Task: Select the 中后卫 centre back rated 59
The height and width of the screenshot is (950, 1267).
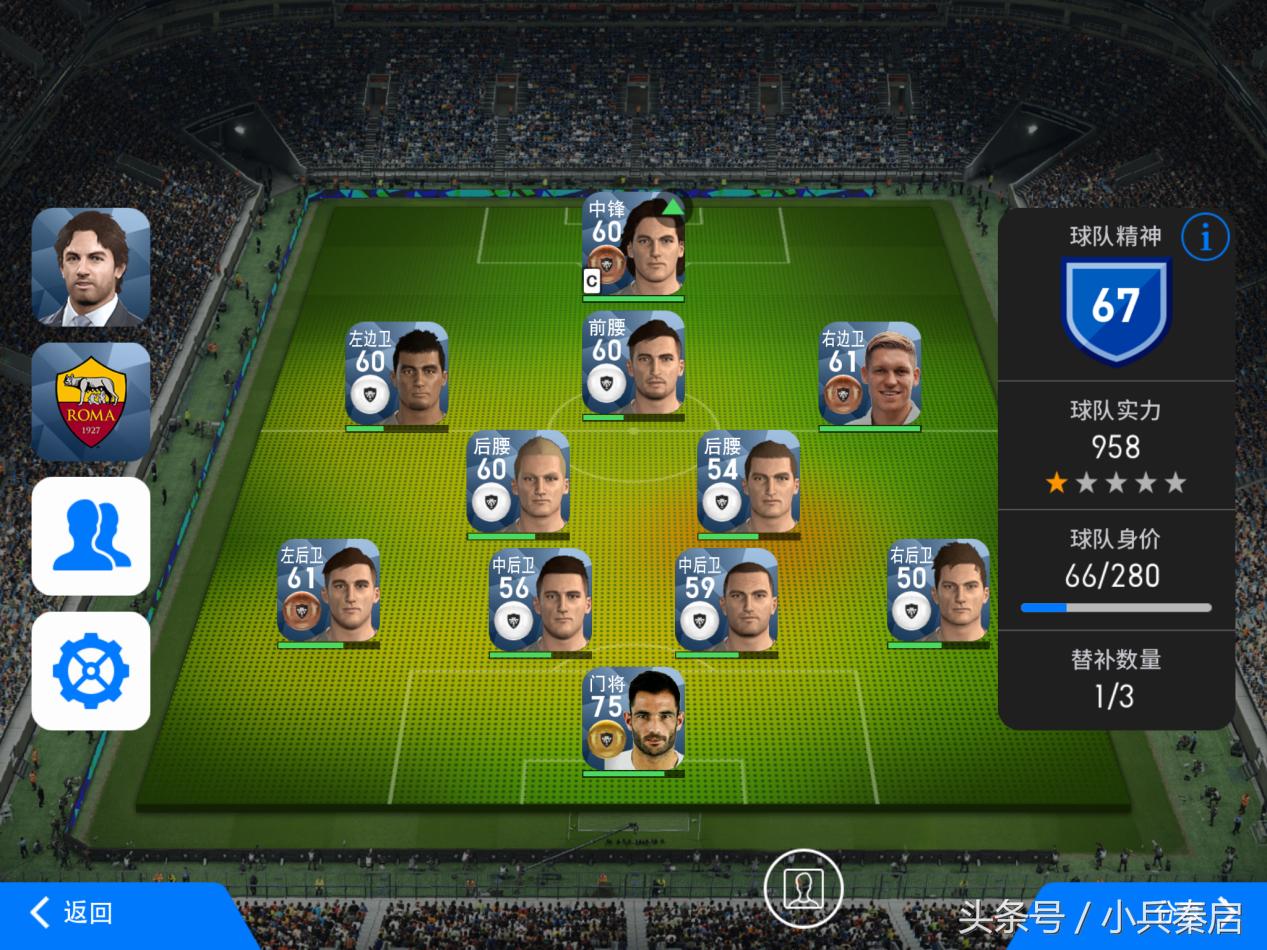Action: tap(726, 602)
